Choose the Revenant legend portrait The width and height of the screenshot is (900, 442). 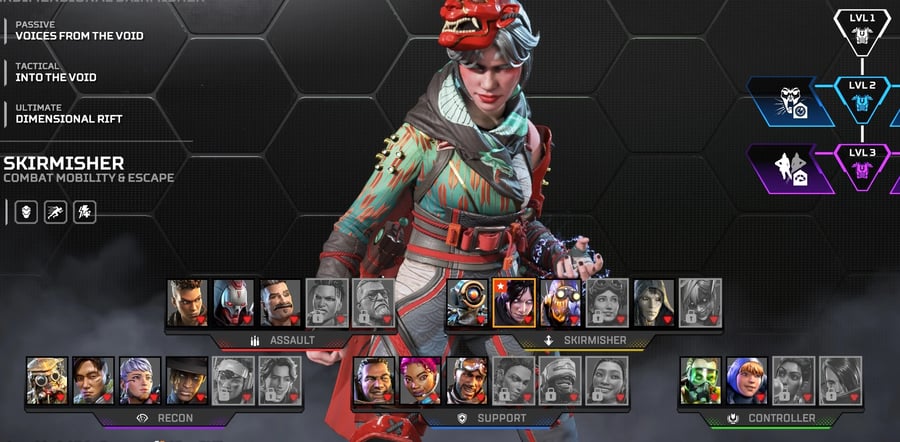(234, 302)
